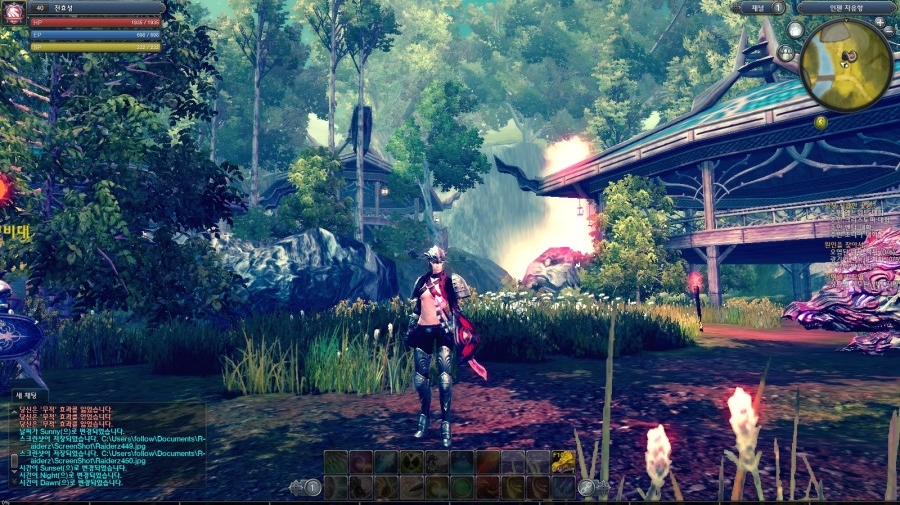The height and width of the screenshot is (505, 900).
Task: Select the channel 1 button
Action: [x=777, y=7]
